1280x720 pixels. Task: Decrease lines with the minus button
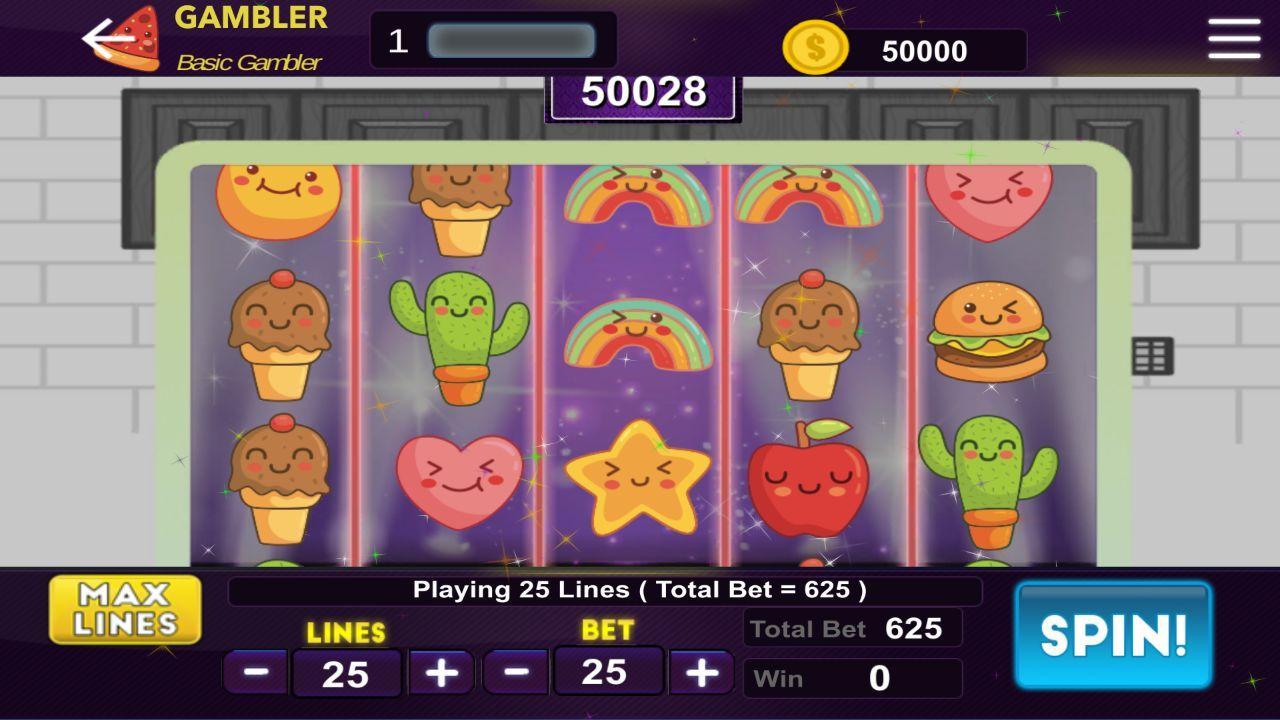[258, 672]
